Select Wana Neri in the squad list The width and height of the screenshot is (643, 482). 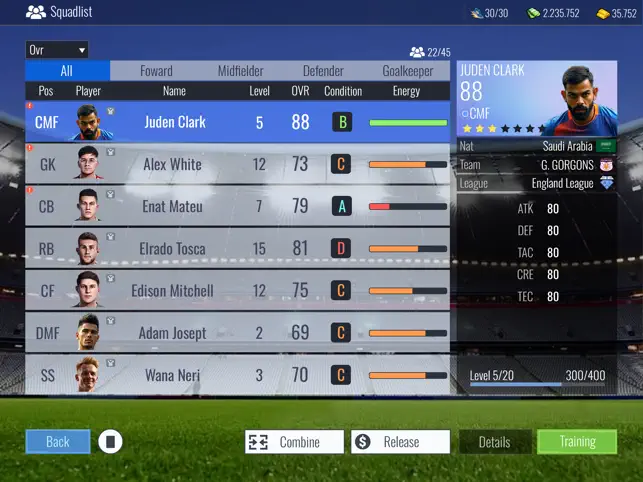[238, 375]
